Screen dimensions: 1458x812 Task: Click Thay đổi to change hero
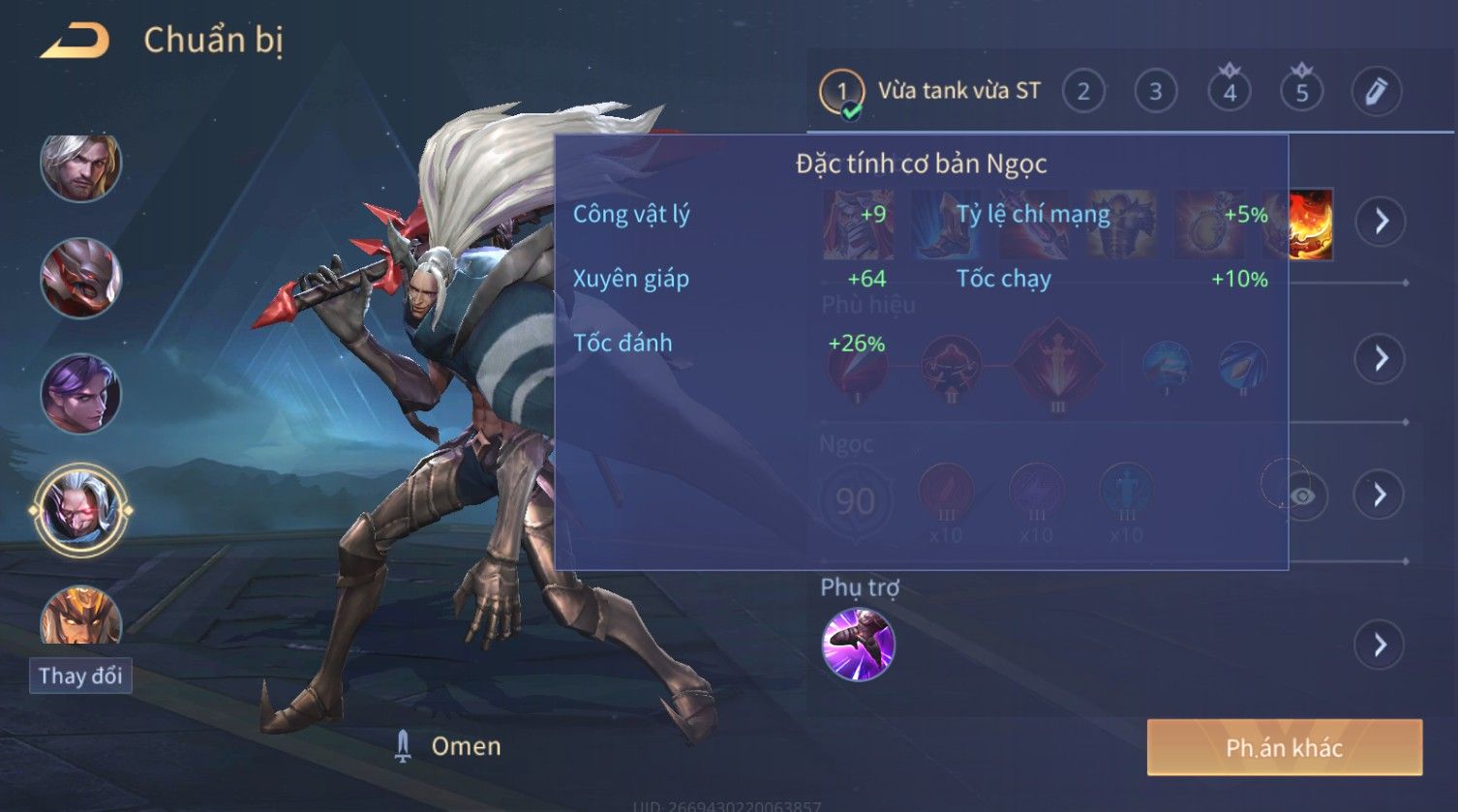tap(80, 676)
